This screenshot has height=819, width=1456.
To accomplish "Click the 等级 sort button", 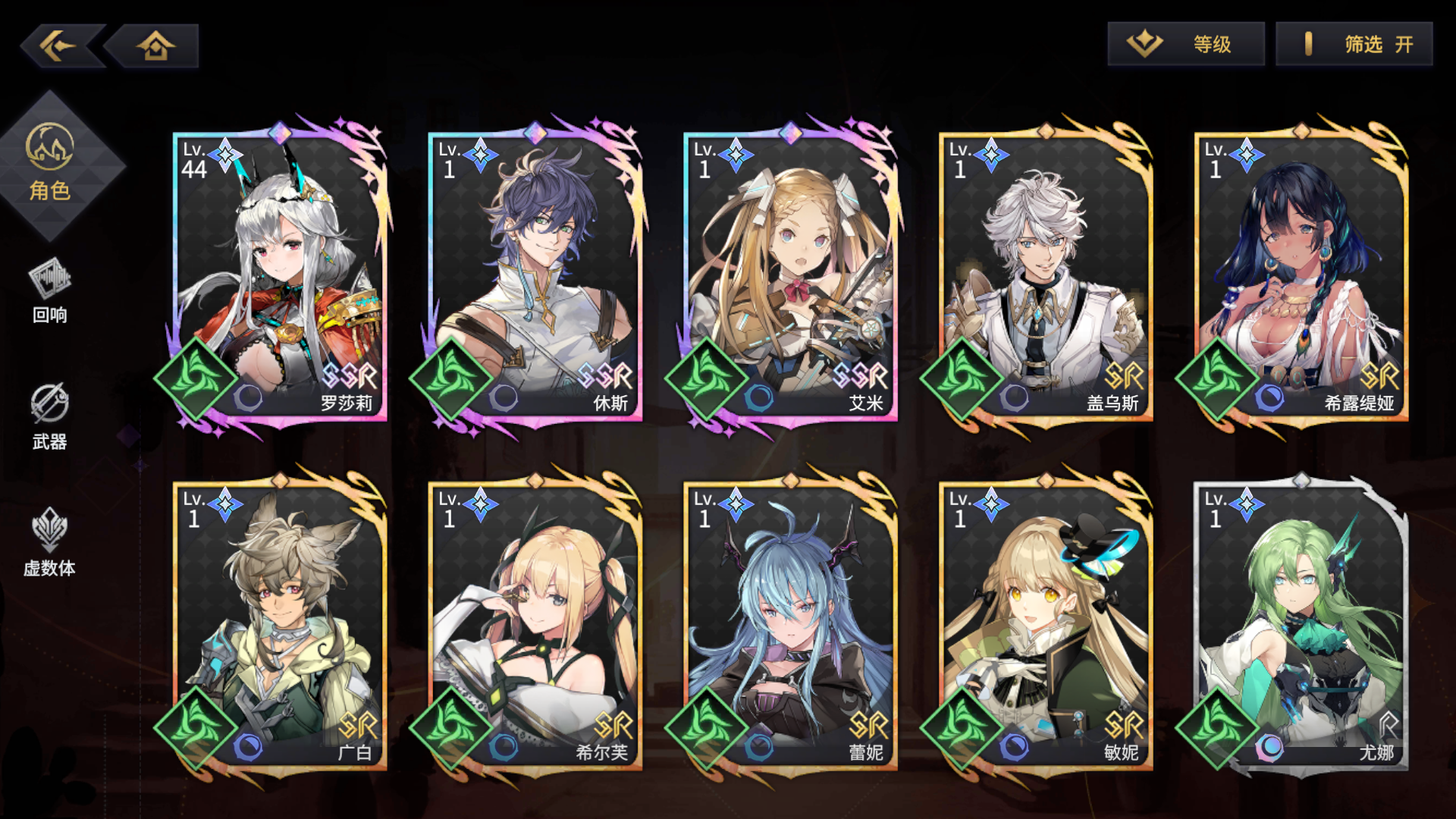I will [x=1187, y=44].
